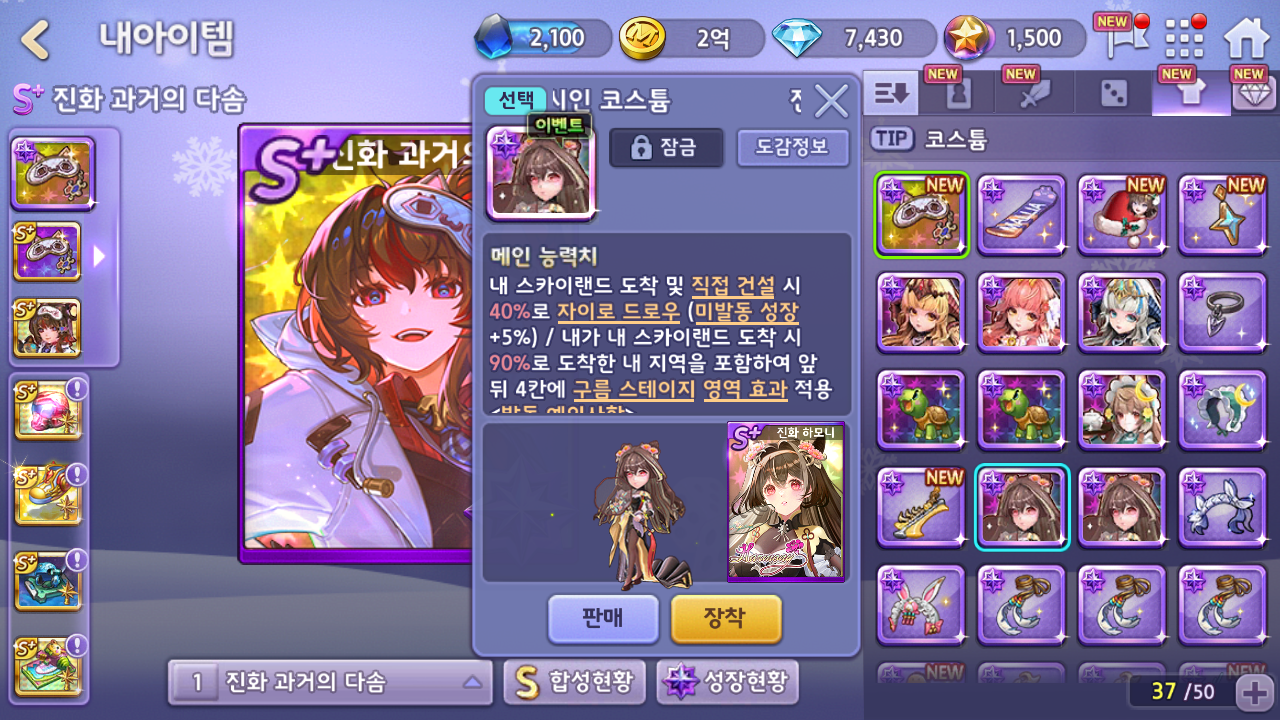Viewport: 1280px width, 720px height.
Task: Sell the costume with 판매
Action: (603, 618)
